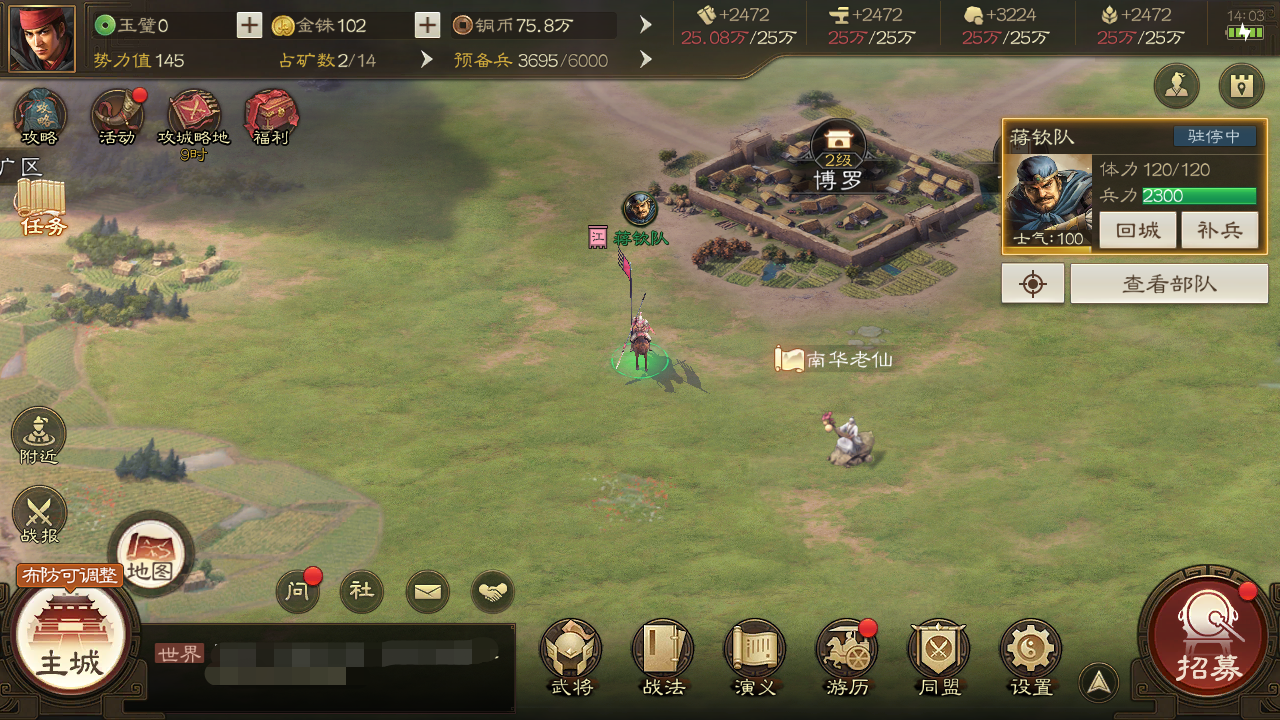
Task: Open the 战法 tactics menu
Action: (663, 655)
